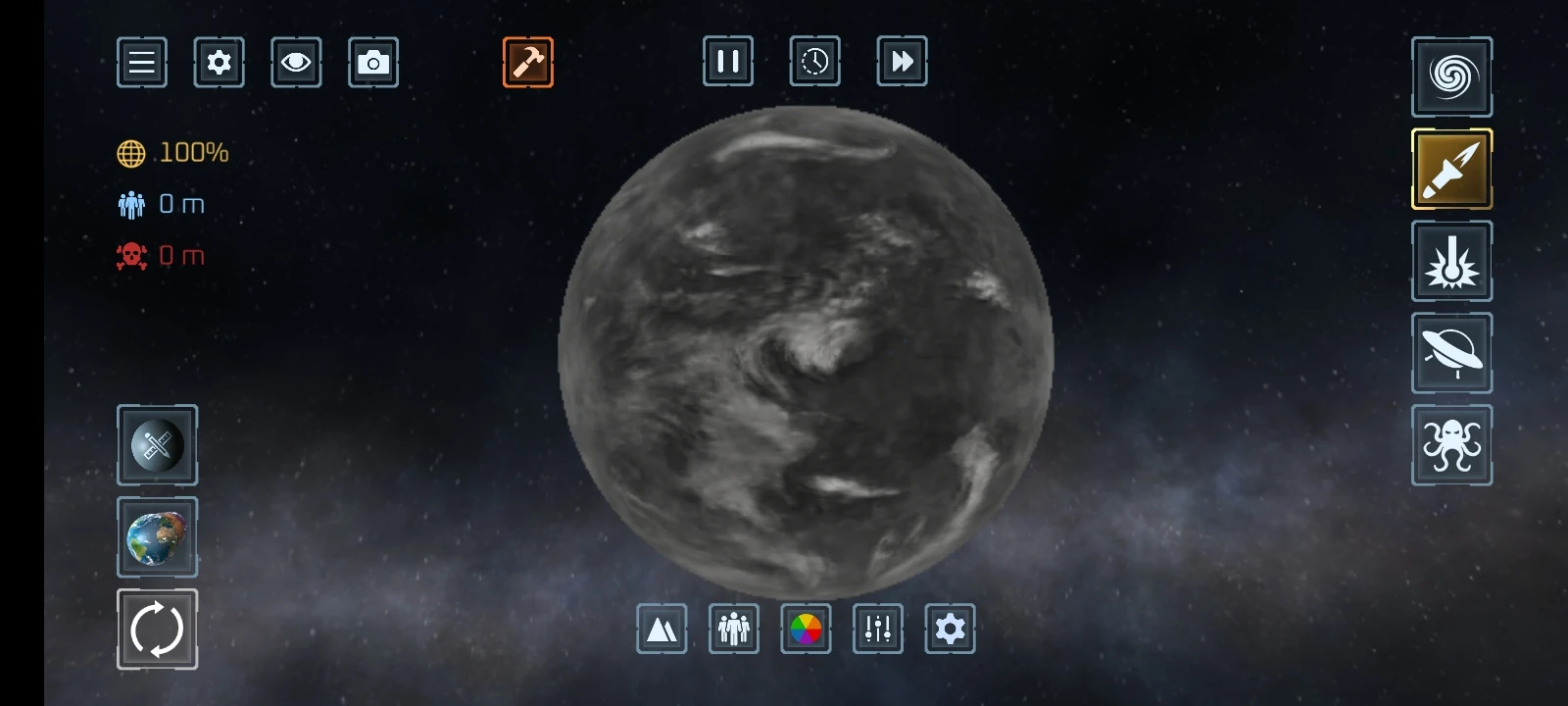Choose the UFO weapon
This screenshot has height=706, width=1568.
pos(1451,353)
